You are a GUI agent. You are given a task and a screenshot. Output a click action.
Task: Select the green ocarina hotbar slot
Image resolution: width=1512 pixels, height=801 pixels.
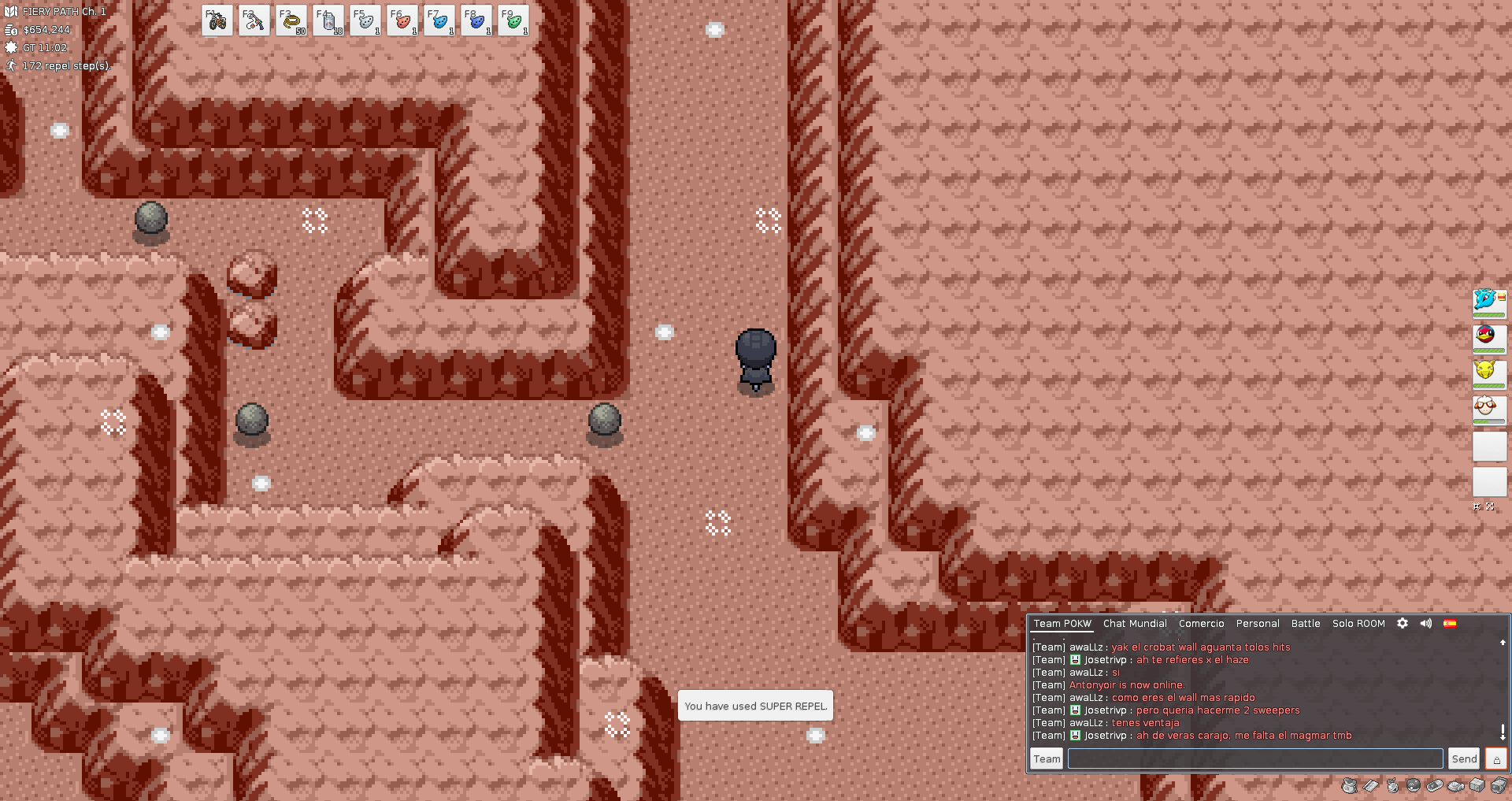point(513,21)
